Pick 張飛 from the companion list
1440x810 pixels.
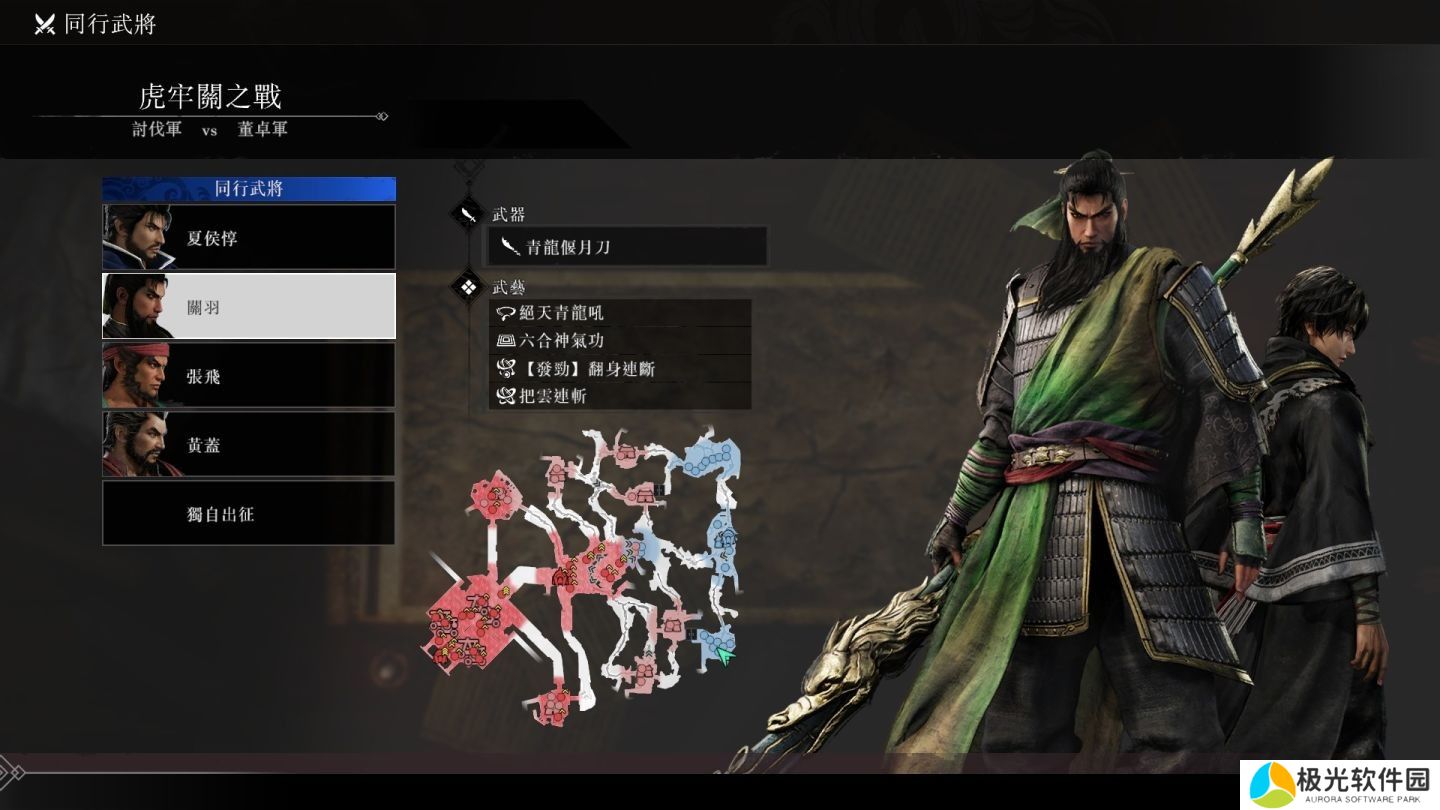coord(249,376)
